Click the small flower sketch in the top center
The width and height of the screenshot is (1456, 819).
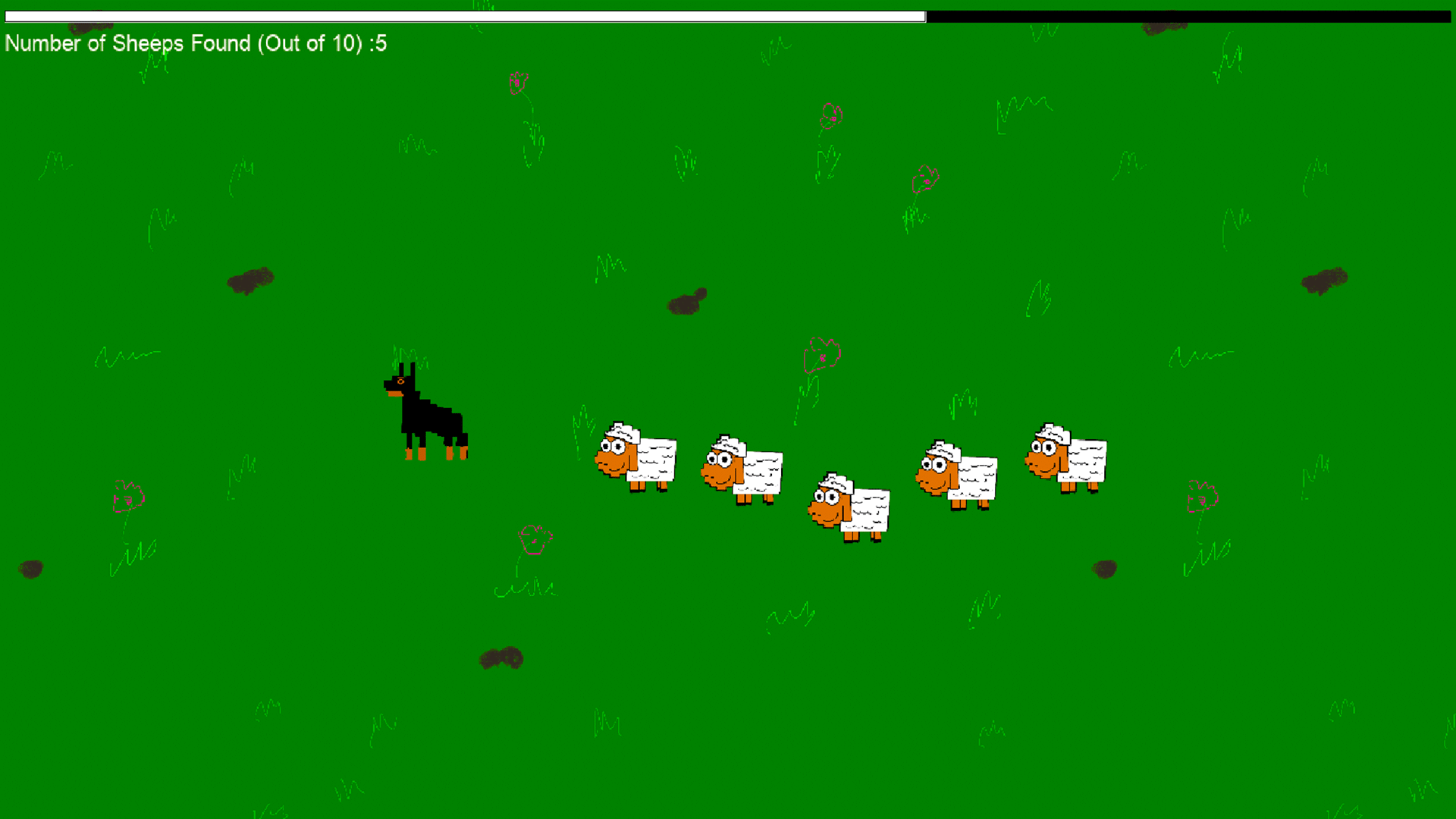pyautogui.click(x=517, y=83)
